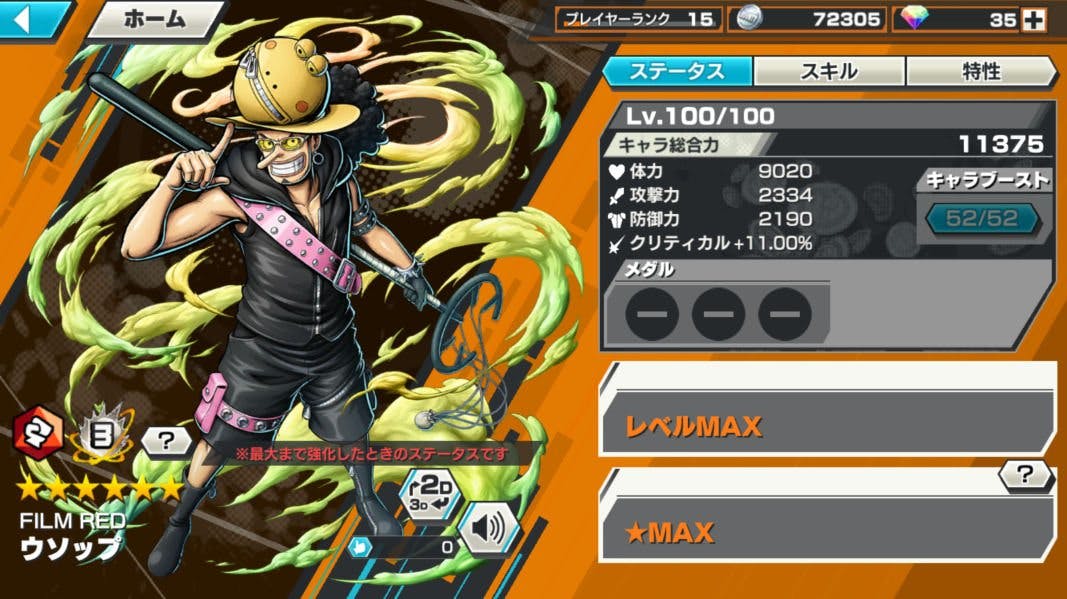Open help above the ★MAX panel
Image resolution: width=1067 pixels, height=599 pixels.
click(1025, 475)
